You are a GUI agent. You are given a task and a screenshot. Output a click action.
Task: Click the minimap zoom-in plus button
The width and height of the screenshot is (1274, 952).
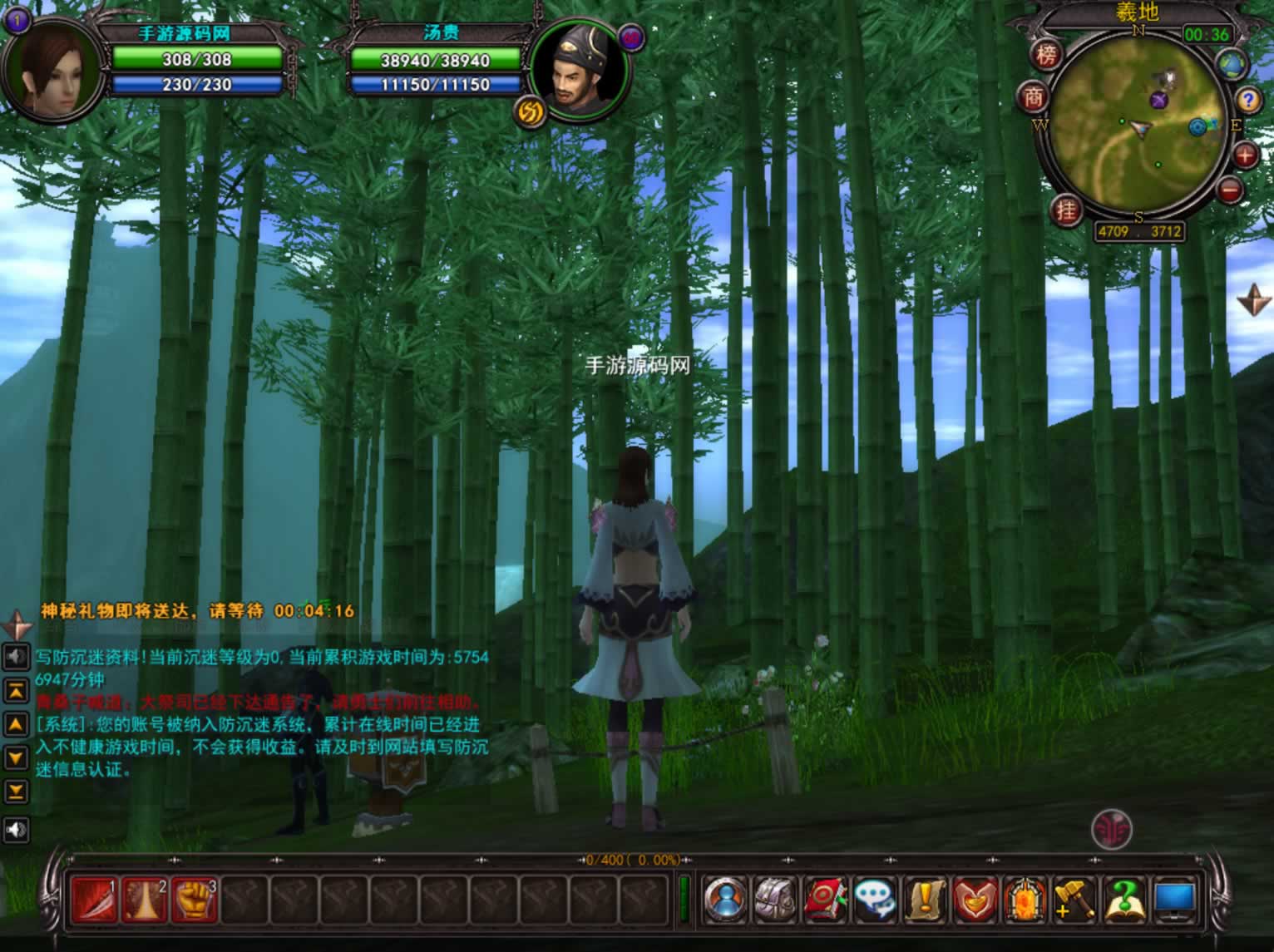(1245, 155)
